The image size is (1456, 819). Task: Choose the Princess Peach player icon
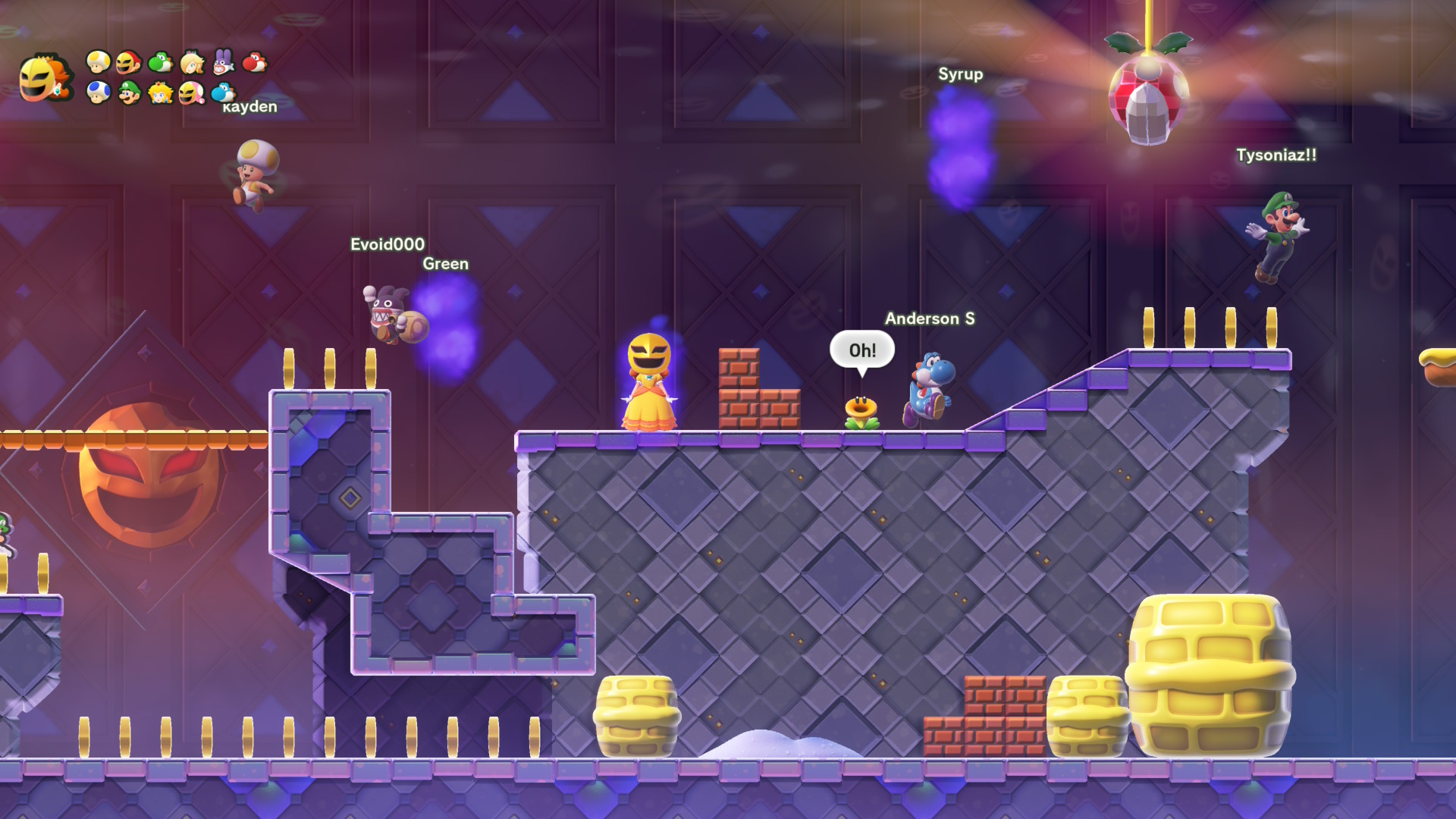[161, 93]
